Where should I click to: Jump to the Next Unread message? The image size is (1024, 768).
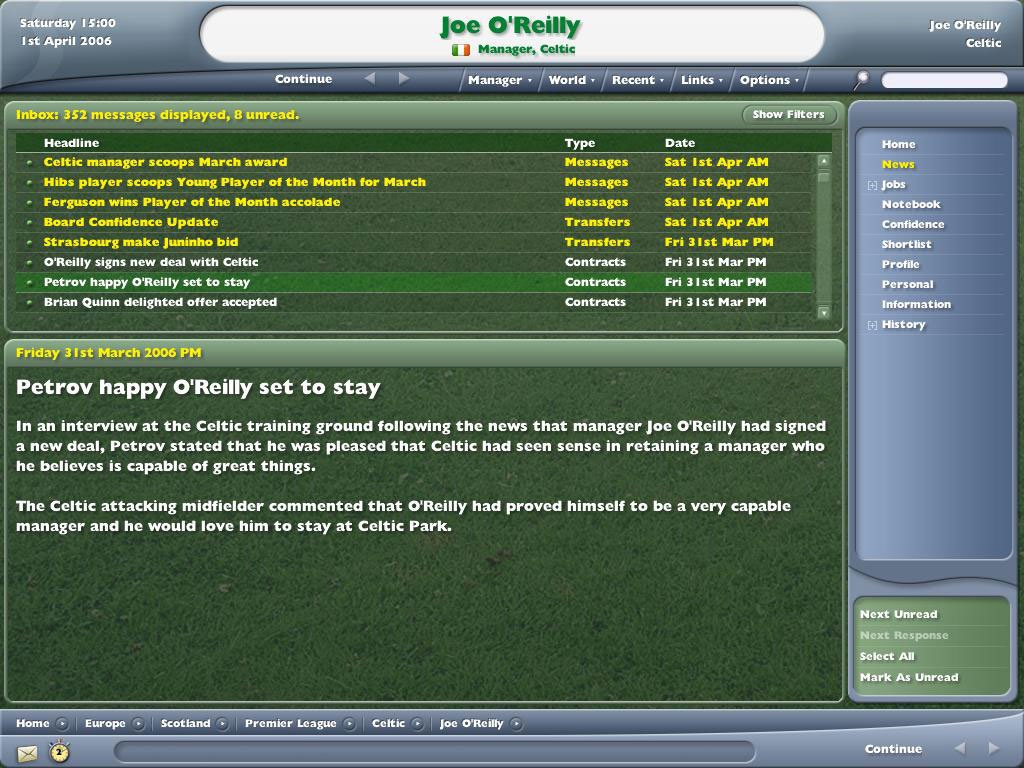click(898, 614)
